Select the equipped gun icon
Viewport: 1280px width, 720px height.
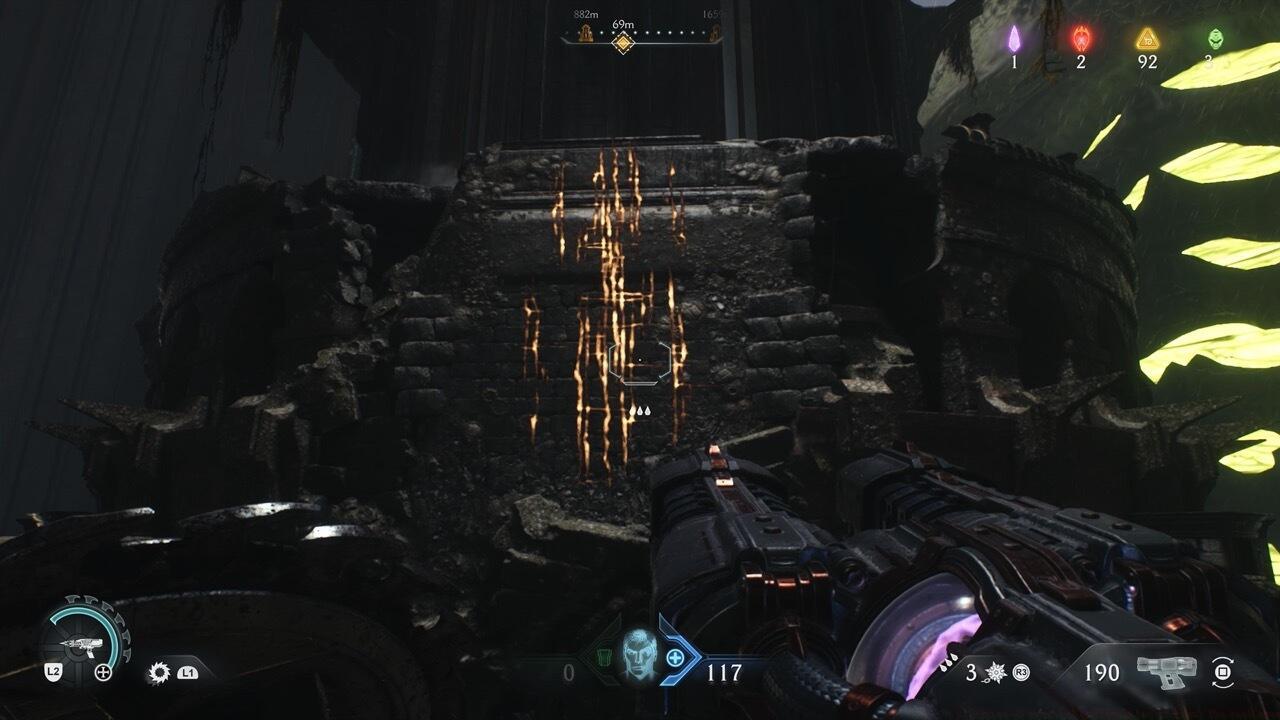tap(1166, 671)
